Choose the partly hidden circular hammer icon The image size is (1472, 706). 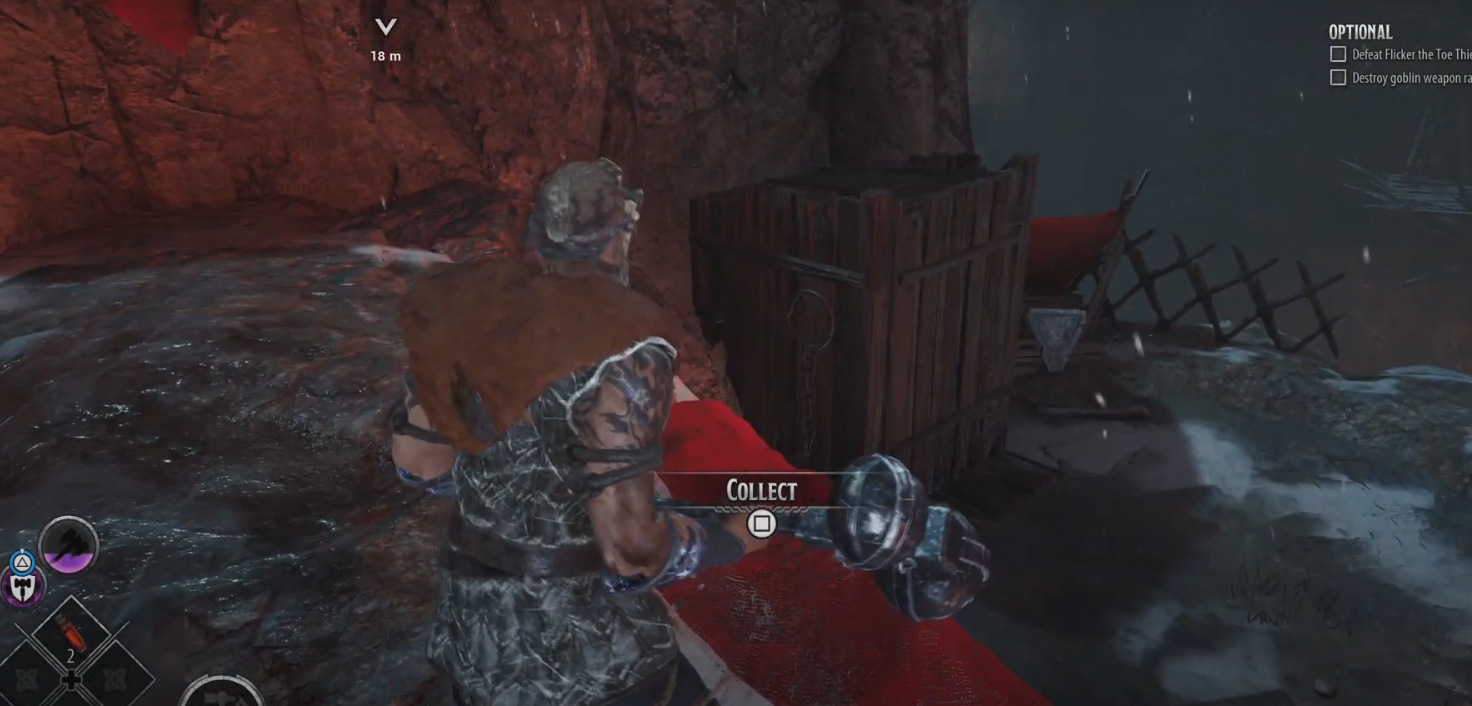click(x=224, y=693)
